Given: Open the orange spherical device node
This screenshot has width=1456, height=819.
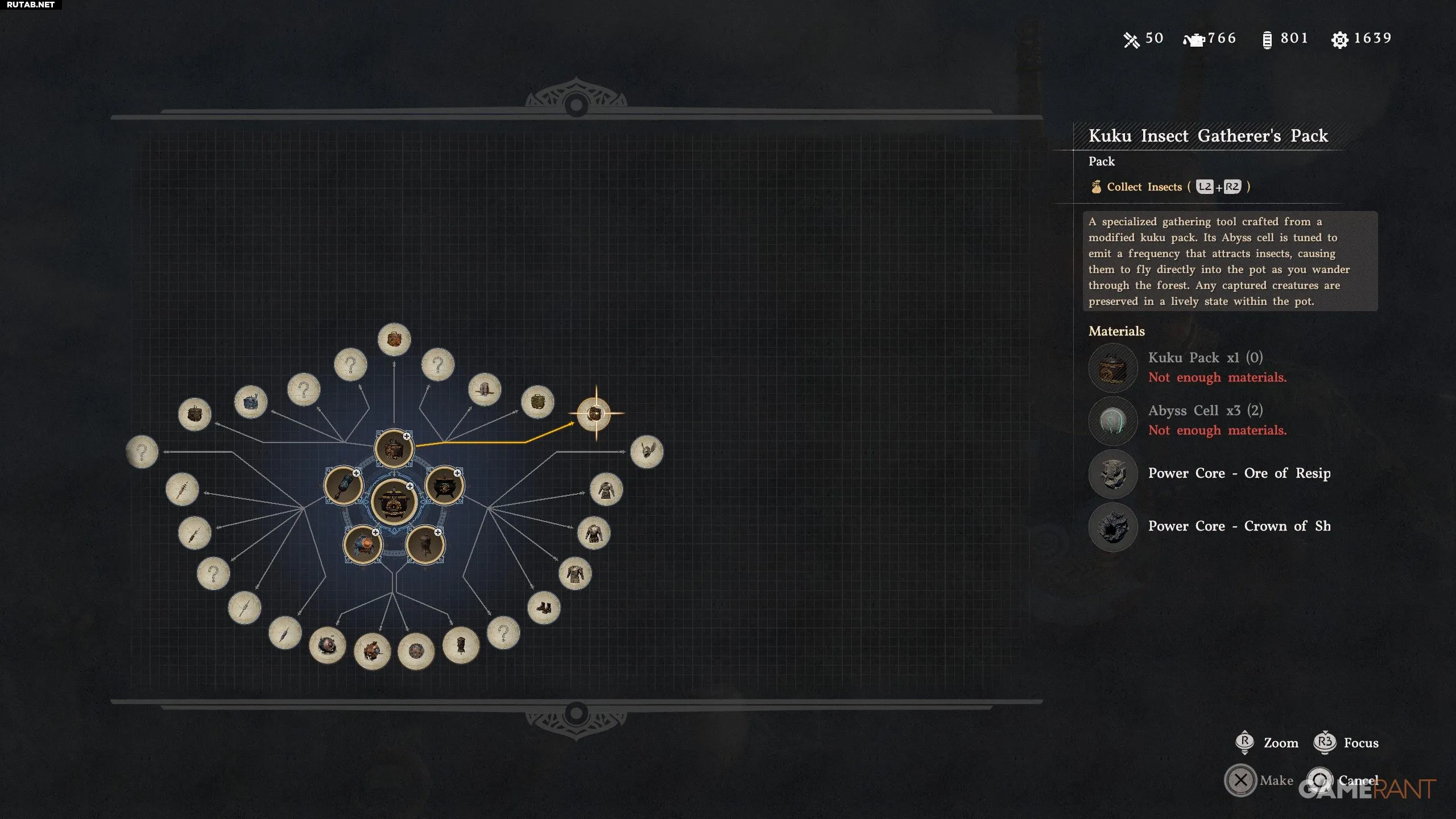Looking at the screenshot, I should click(x=362, y=545).
